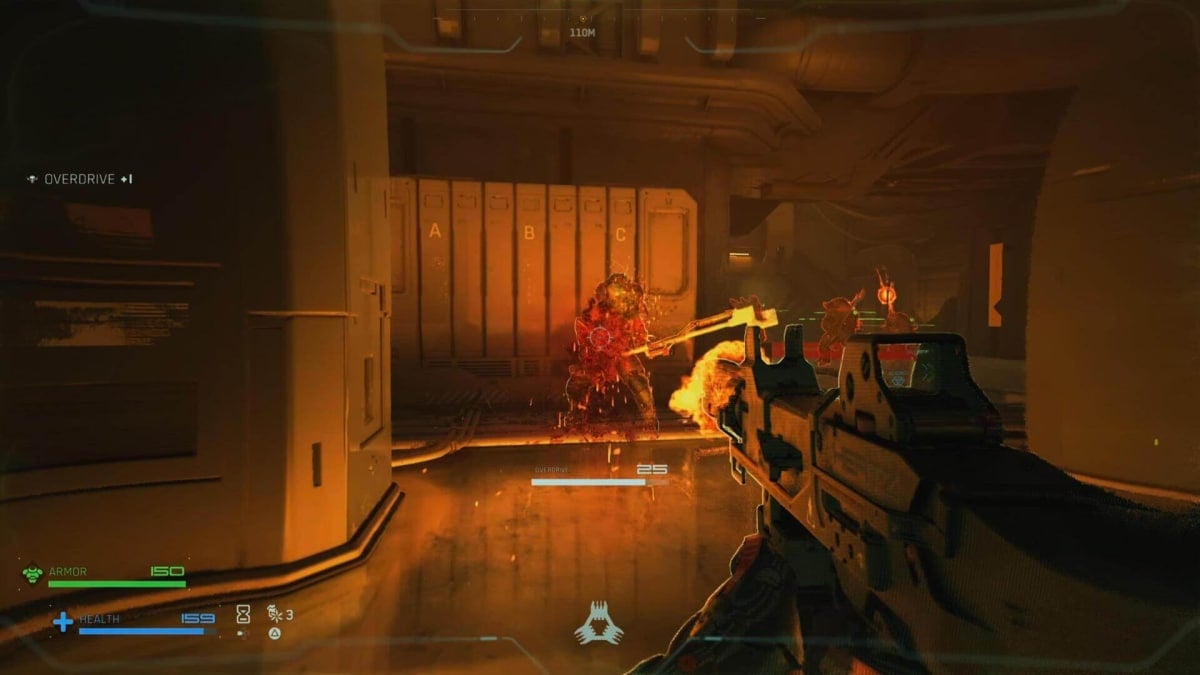Click the clawed emblem at bottom center
The width and height of the screenshot is (1200, 675).
598,623
